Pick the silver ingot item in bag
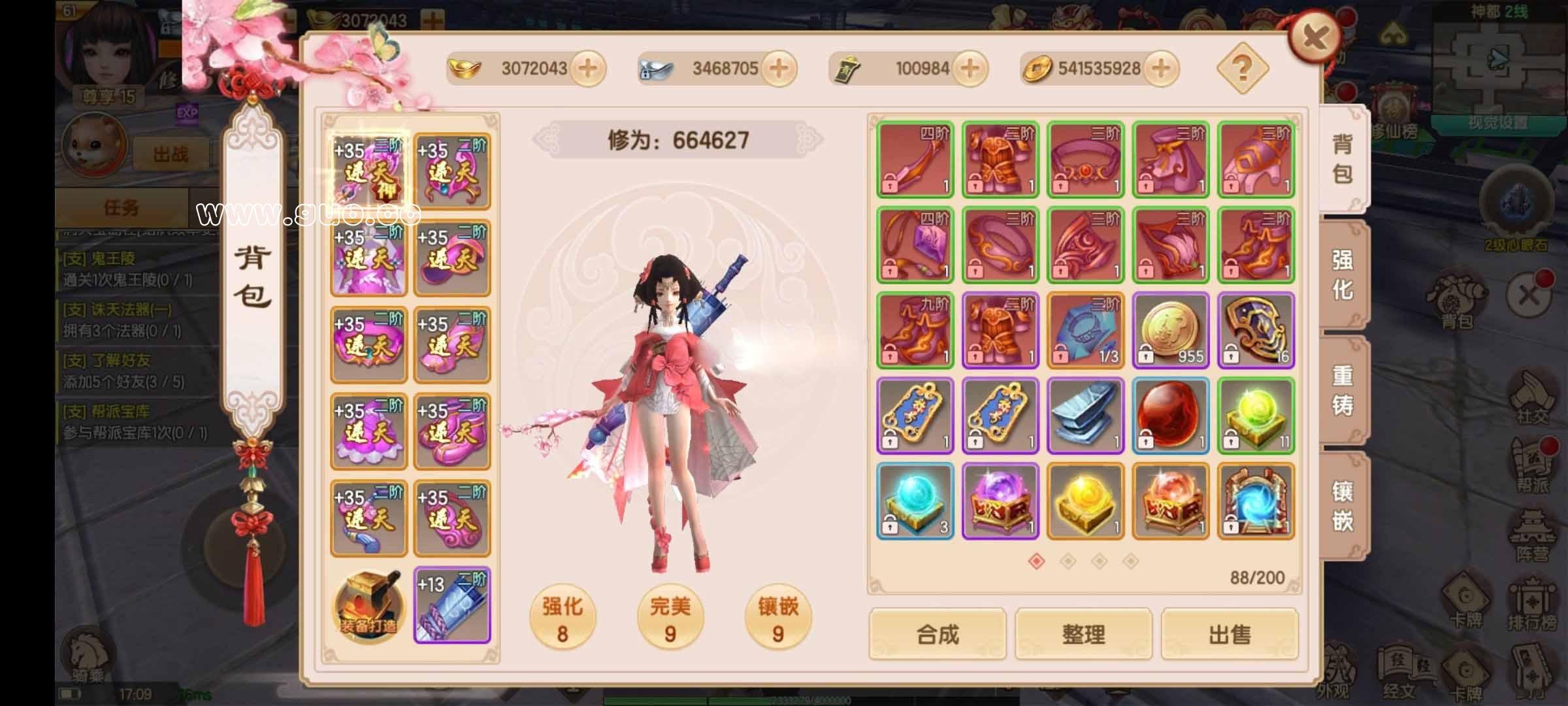Image resolution: width=1568 pixels, height=706 pixels. (x=1085, y=416)
